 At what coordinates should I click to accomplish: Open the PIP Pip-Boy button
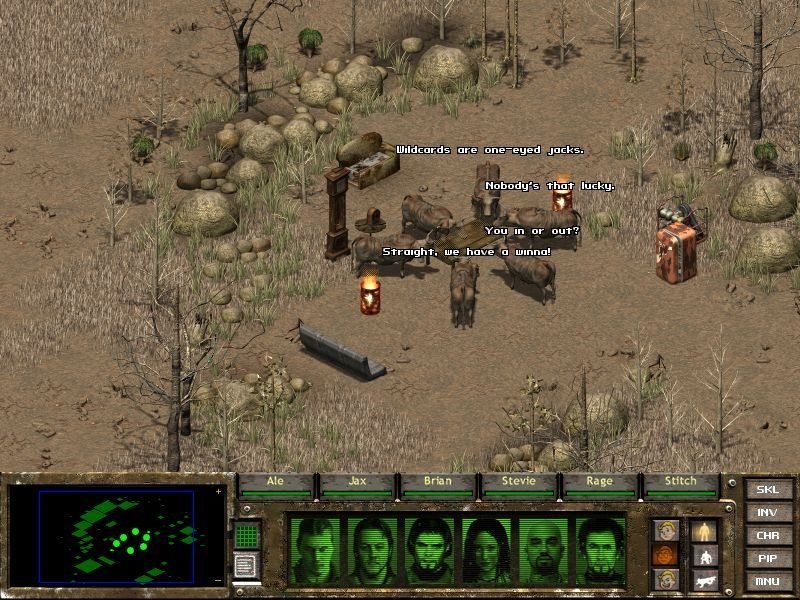[767, 558]
